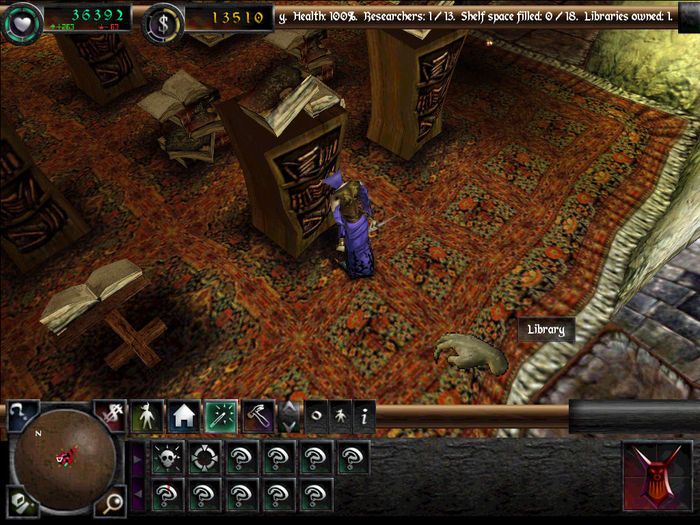Viewport: 700px width, 525px height.
Task: Select the skull spell icon
Action: pos(166,458)
